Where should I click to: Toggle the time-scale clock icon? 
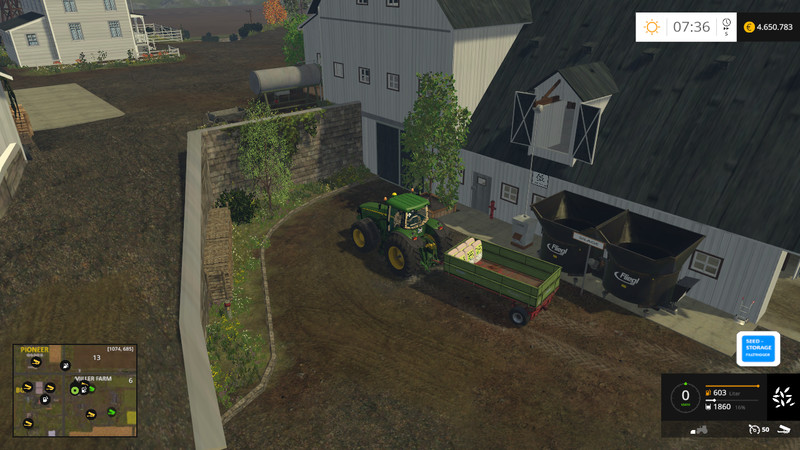click(x=726, y=25)
